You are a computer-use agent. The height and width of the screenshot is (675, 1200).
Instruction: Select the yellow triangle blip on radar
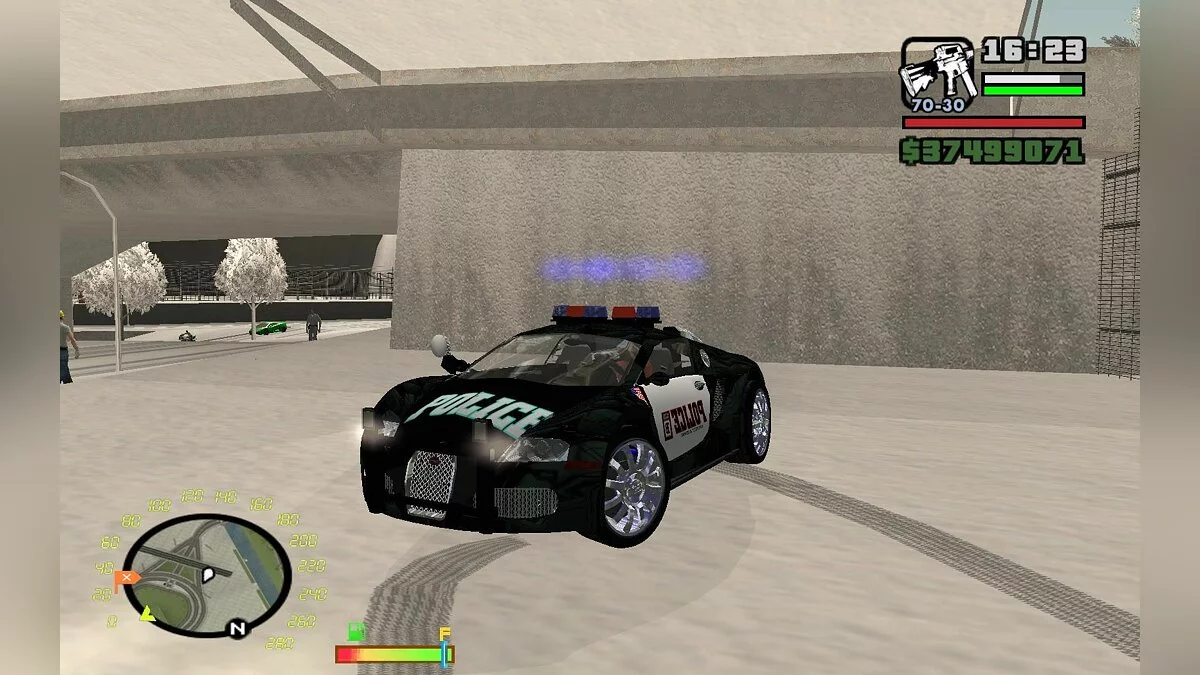pyautogui.click(x=148, y=613)
